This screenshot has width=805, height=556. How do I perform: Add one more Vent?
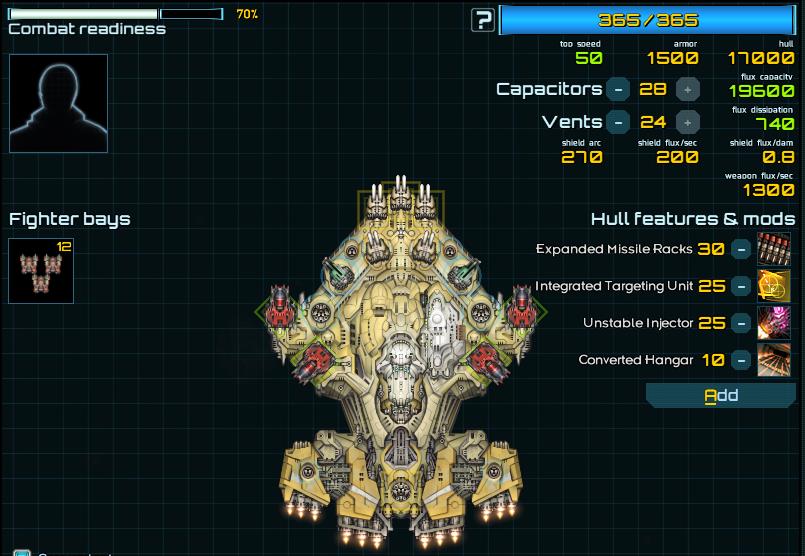pyautogui.click(x=687, y=122)
